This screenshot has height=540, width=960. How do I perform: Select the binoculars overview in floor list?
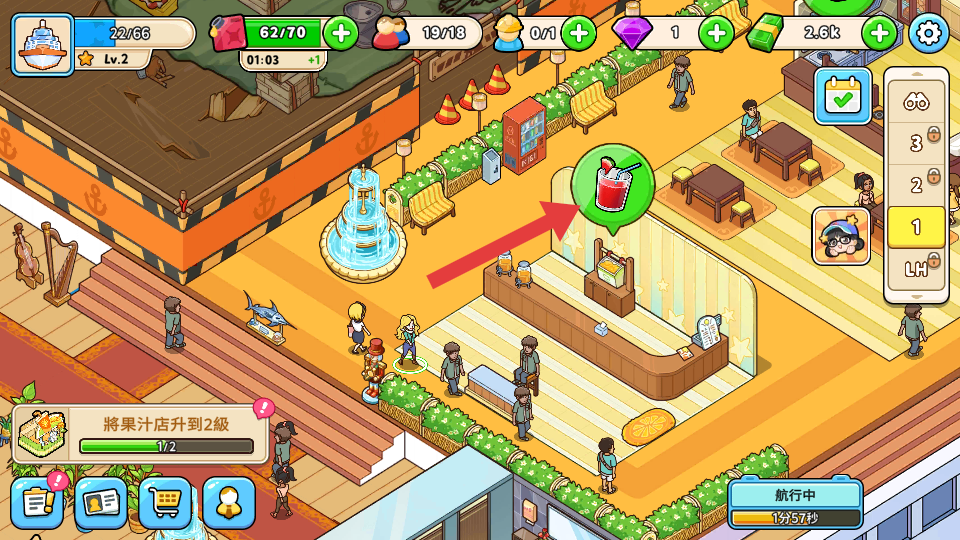916,101
